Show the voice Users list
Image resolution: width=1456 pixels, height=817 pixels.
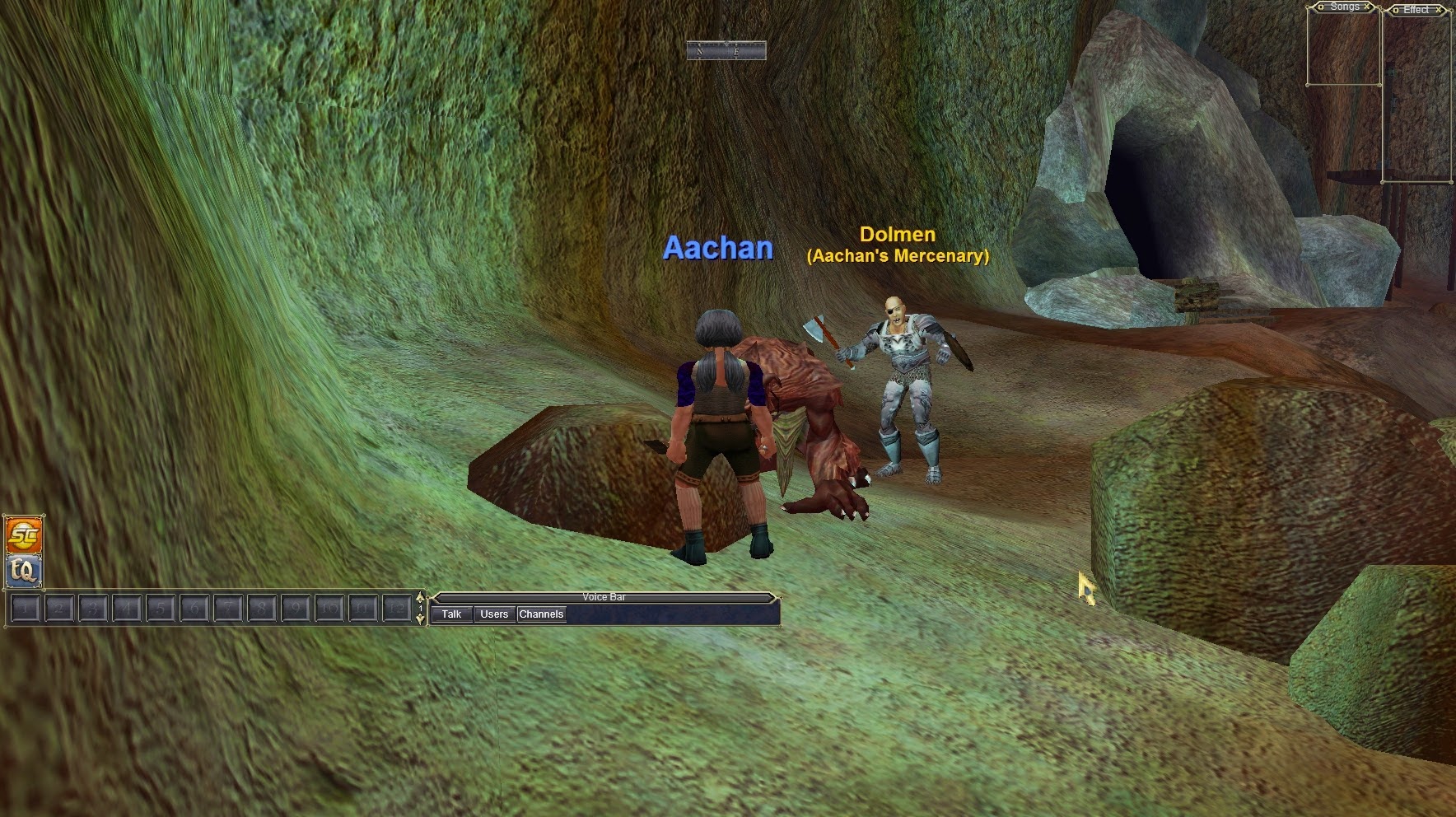coord(494,614)
